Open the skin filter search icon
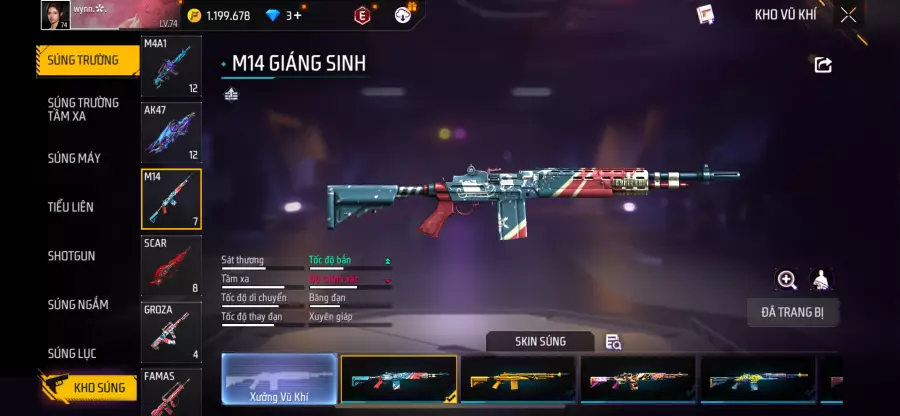The image size is (900, 416). pyautogui.click(x=614, y=342)
